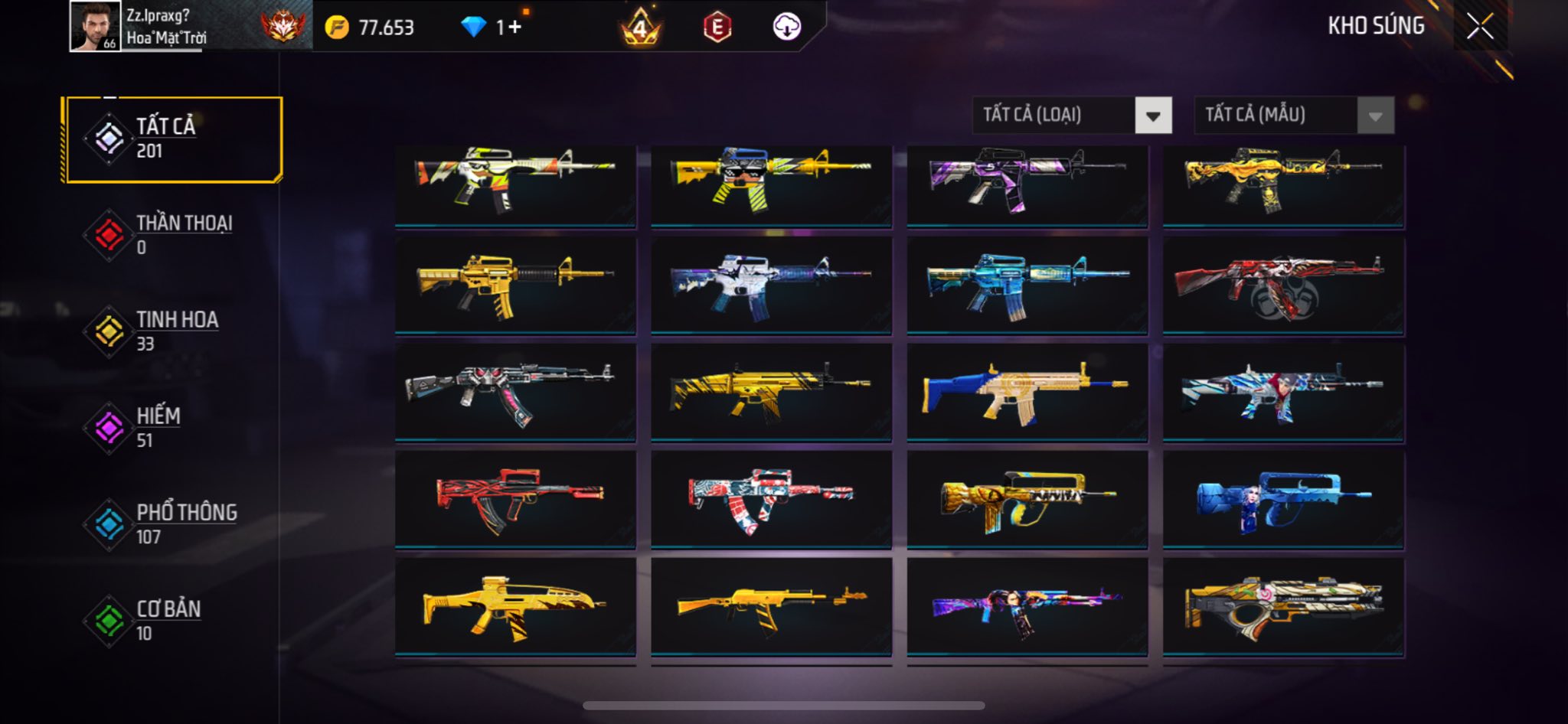
Task: Pick the blue FAMAS skin
Action: coord(1283,499)
